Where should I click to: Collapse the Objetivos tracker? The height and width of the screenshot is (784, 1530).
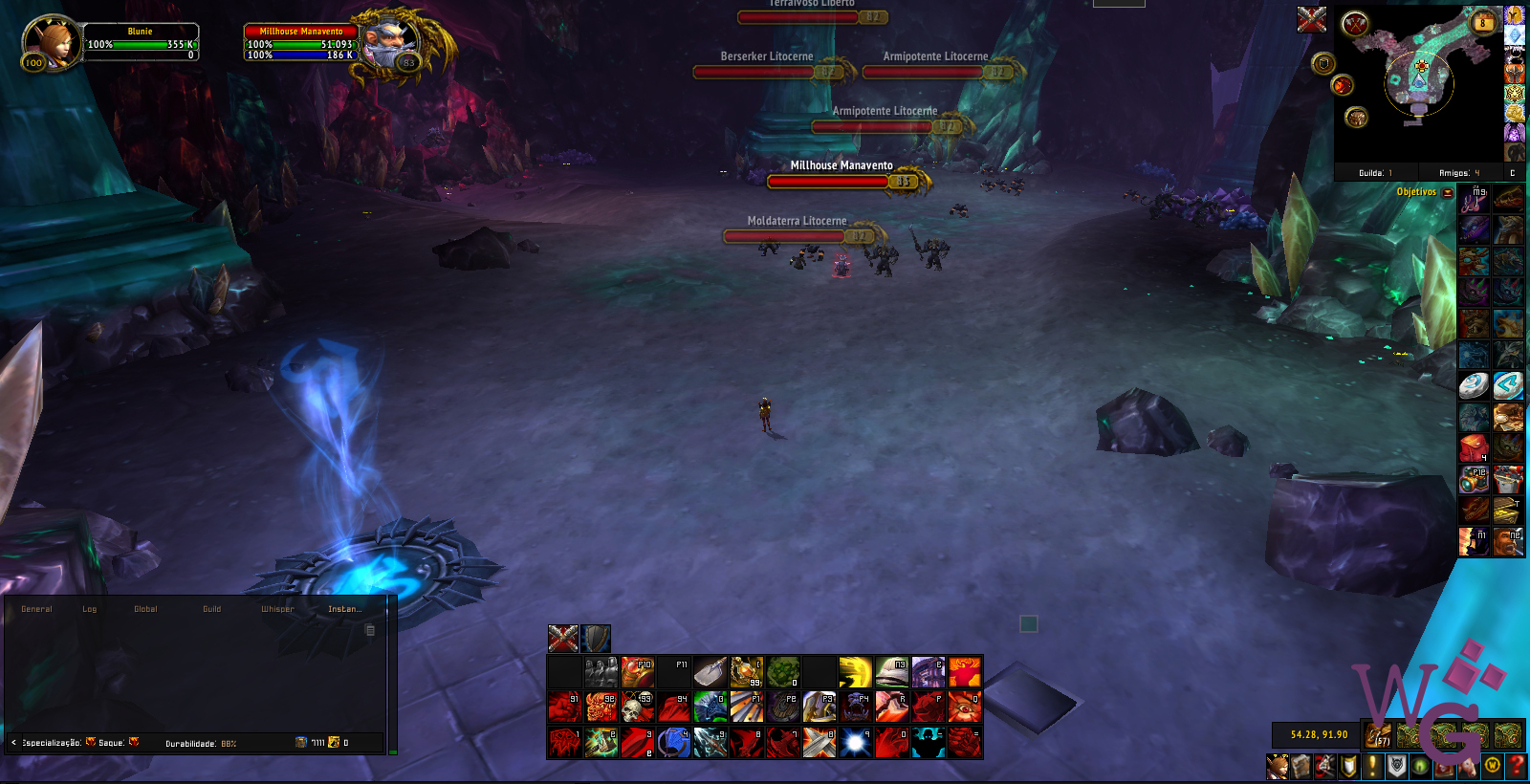coord(1448,192)
